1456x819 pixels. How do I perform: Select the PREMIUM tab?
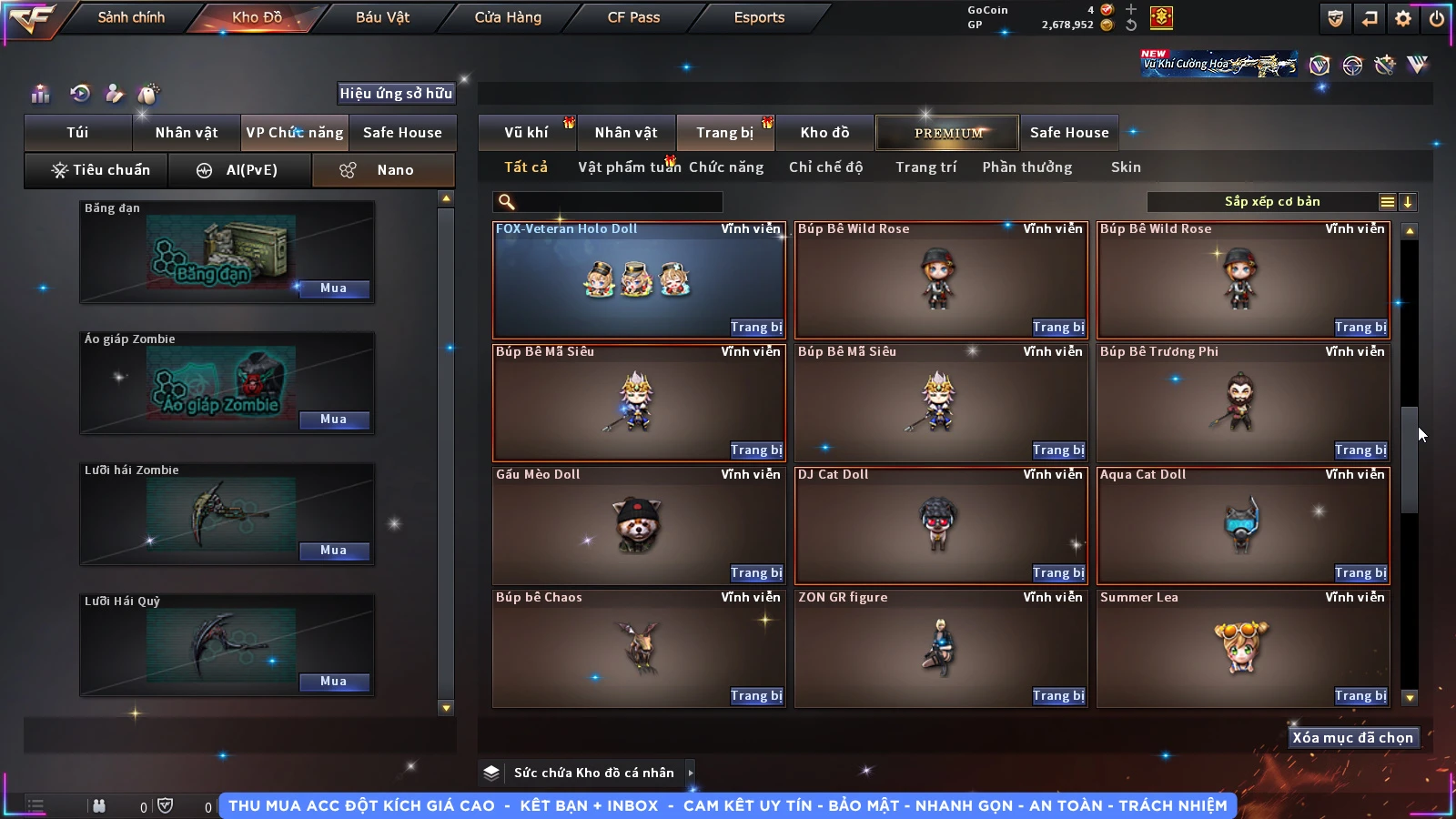[x=948, y=133]
